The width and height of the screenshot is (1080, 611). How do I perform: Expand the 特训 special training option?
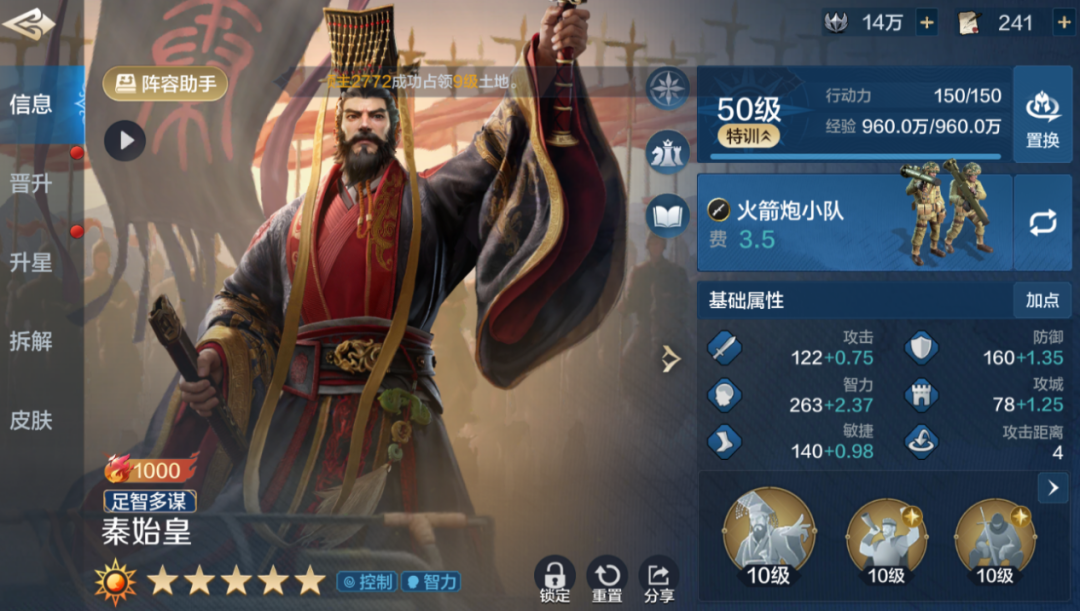tap(748, 137)
